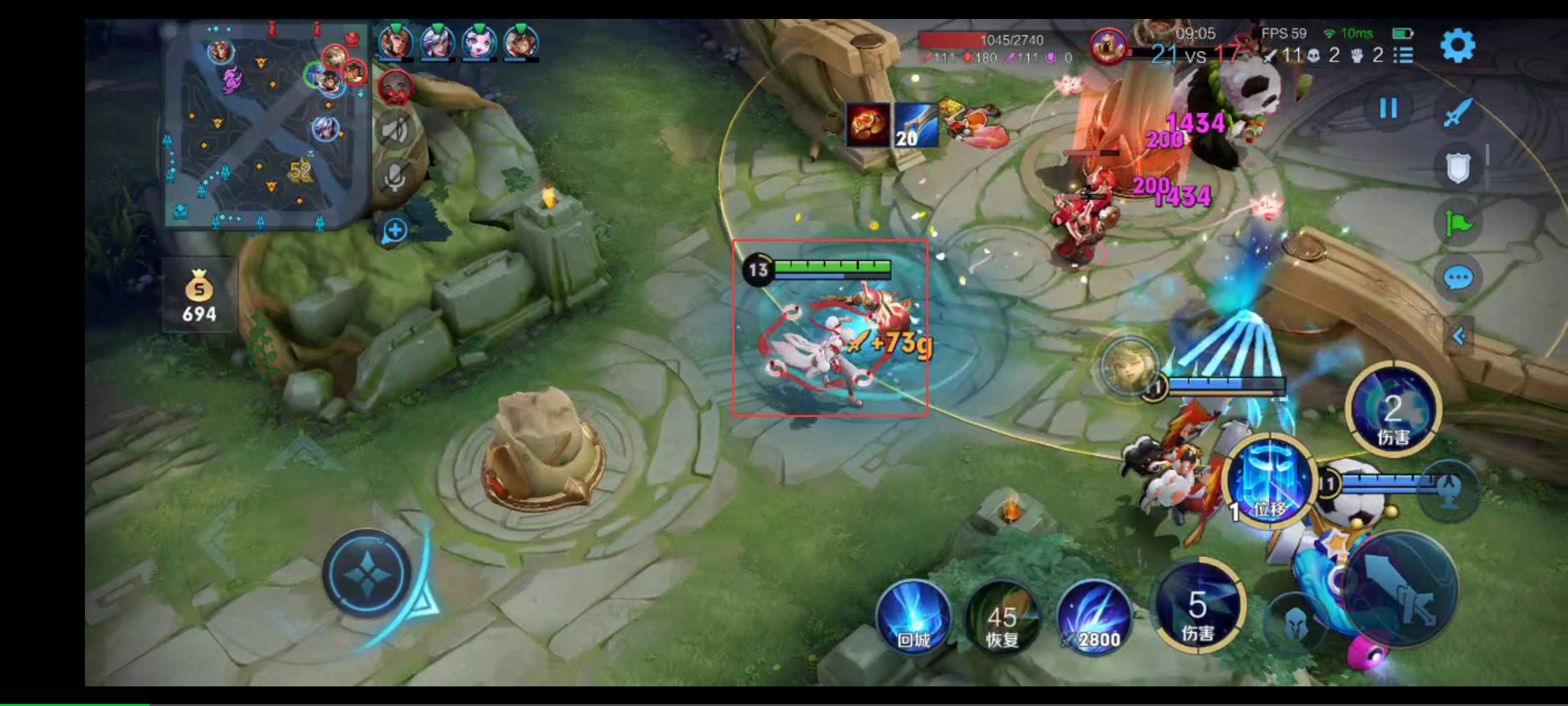Select the green flag signal button
The width and height of the screenshot is (1568, 706).
click(1458, 223)
